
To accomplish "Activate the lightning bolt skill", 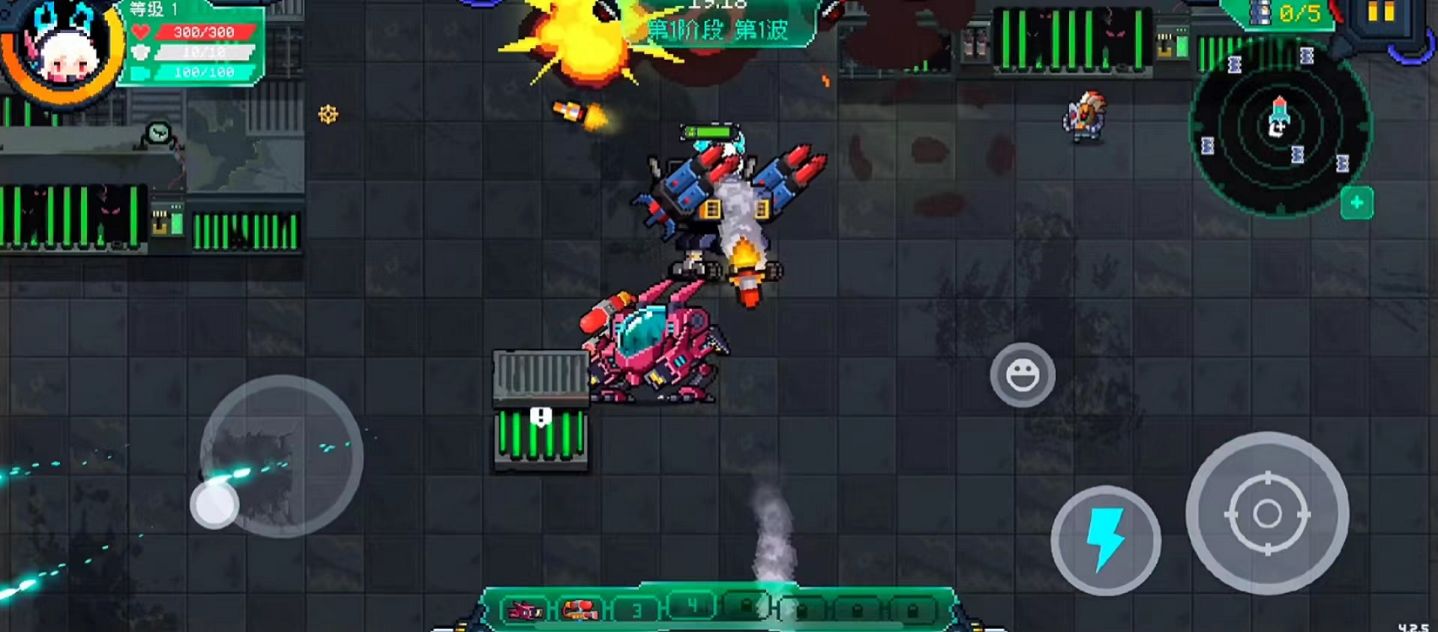I will (x=1105, y=541).
